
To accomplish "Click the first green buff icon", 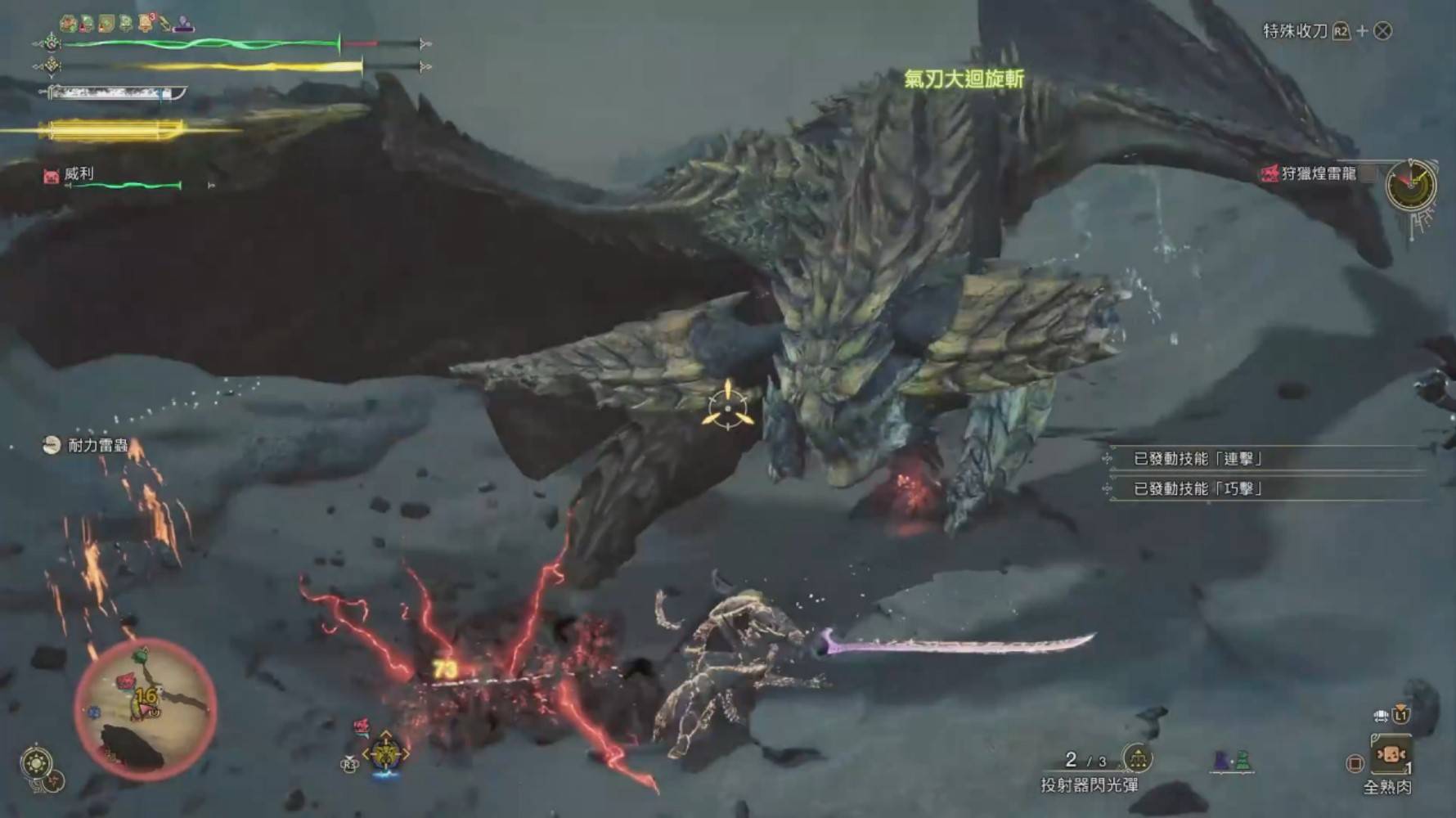I will click(x=69, y=24).
